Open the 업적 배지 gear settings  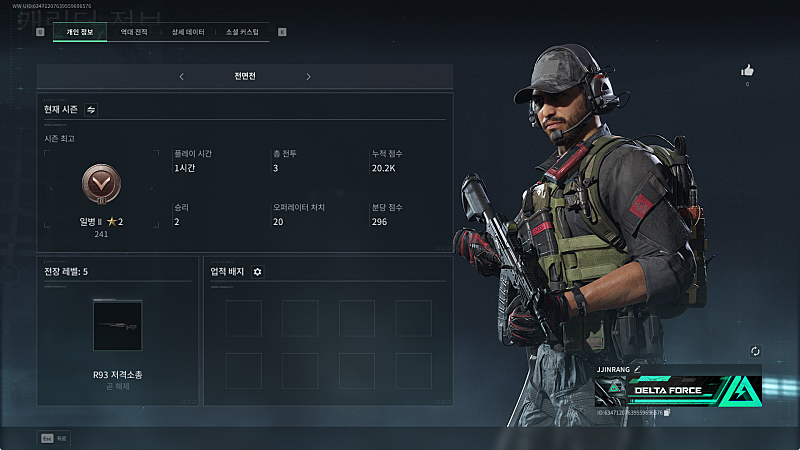(257, 272)
